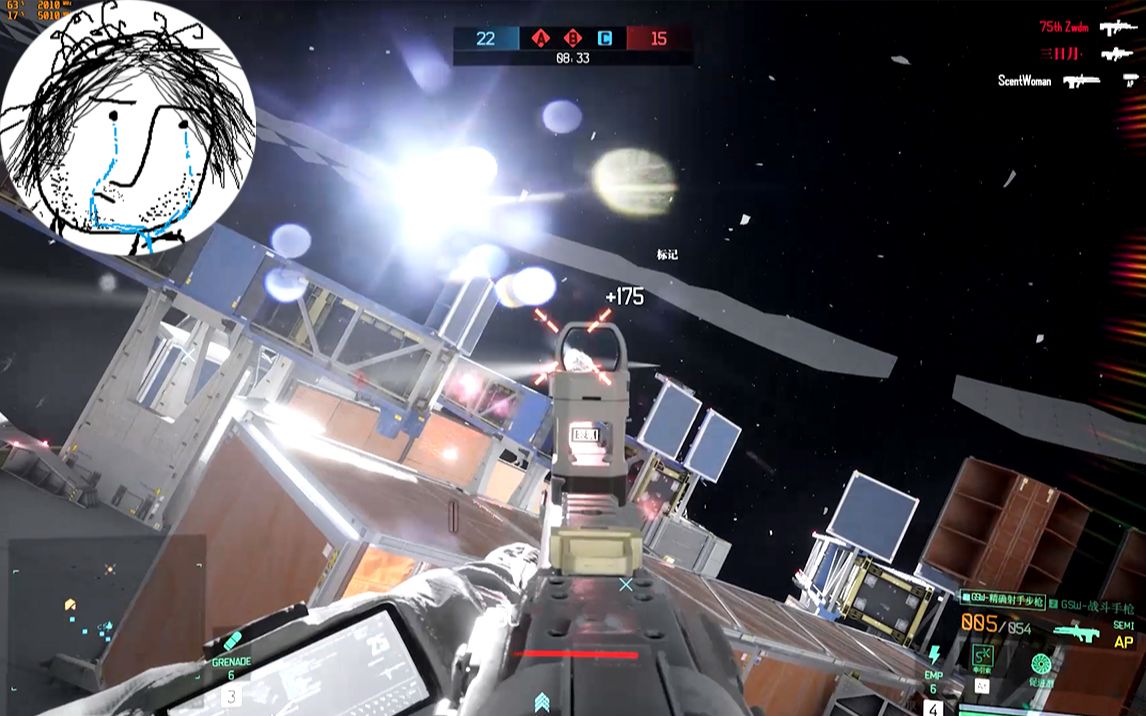Select capture point B diamond icon

click(573, 39)
